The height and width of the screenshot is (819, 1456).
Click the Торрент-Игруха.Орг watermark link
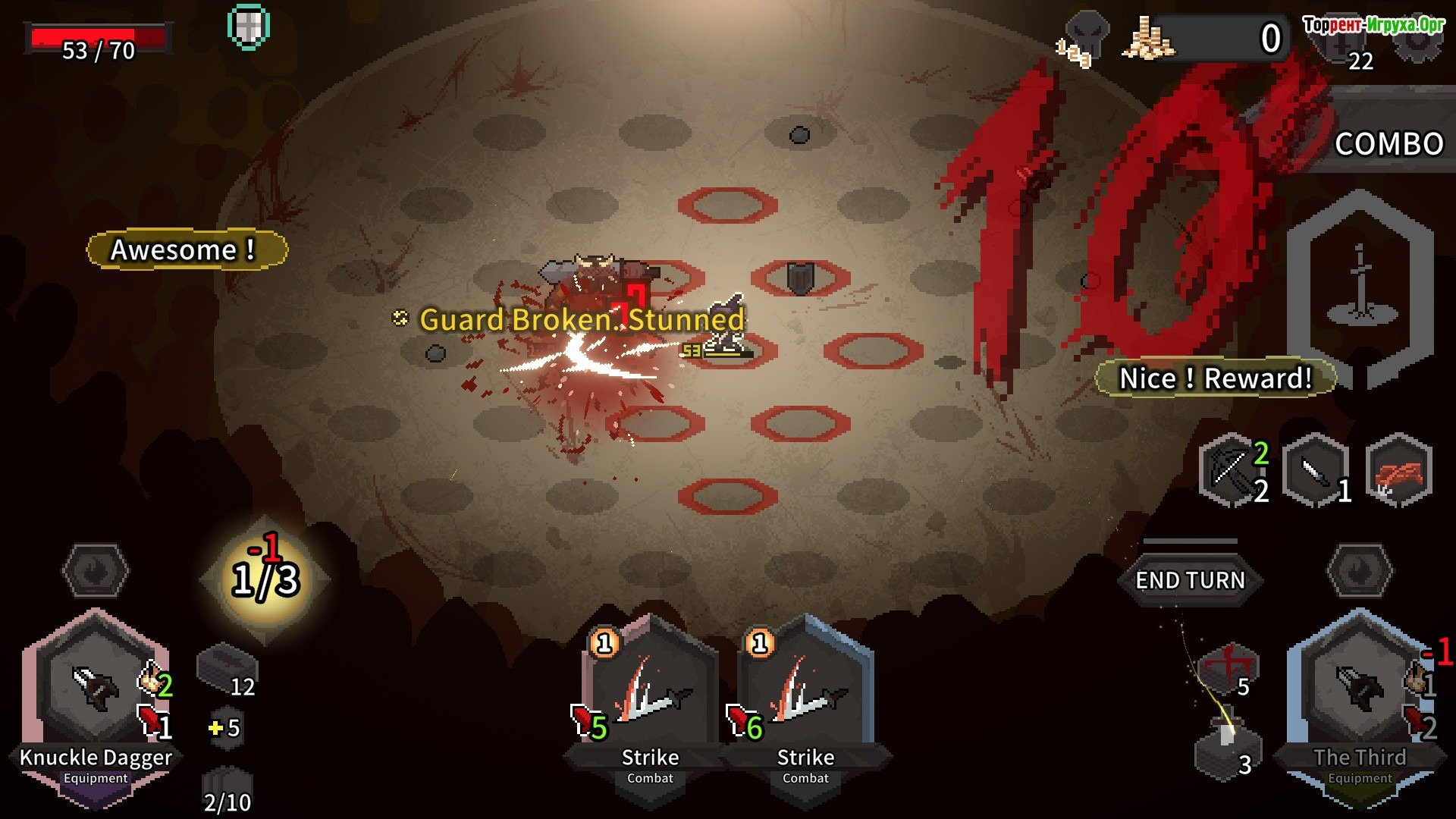tap(1373, 24)
